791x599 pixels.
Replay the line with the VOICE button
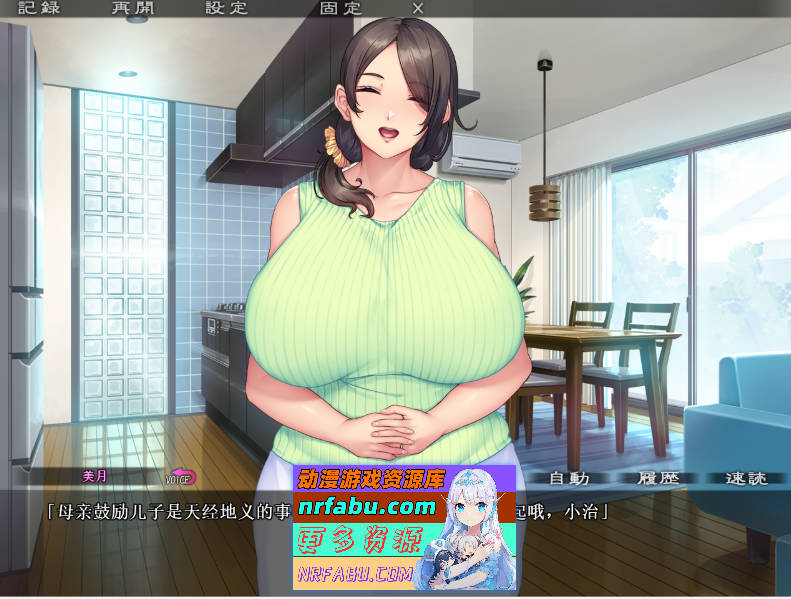180,478
